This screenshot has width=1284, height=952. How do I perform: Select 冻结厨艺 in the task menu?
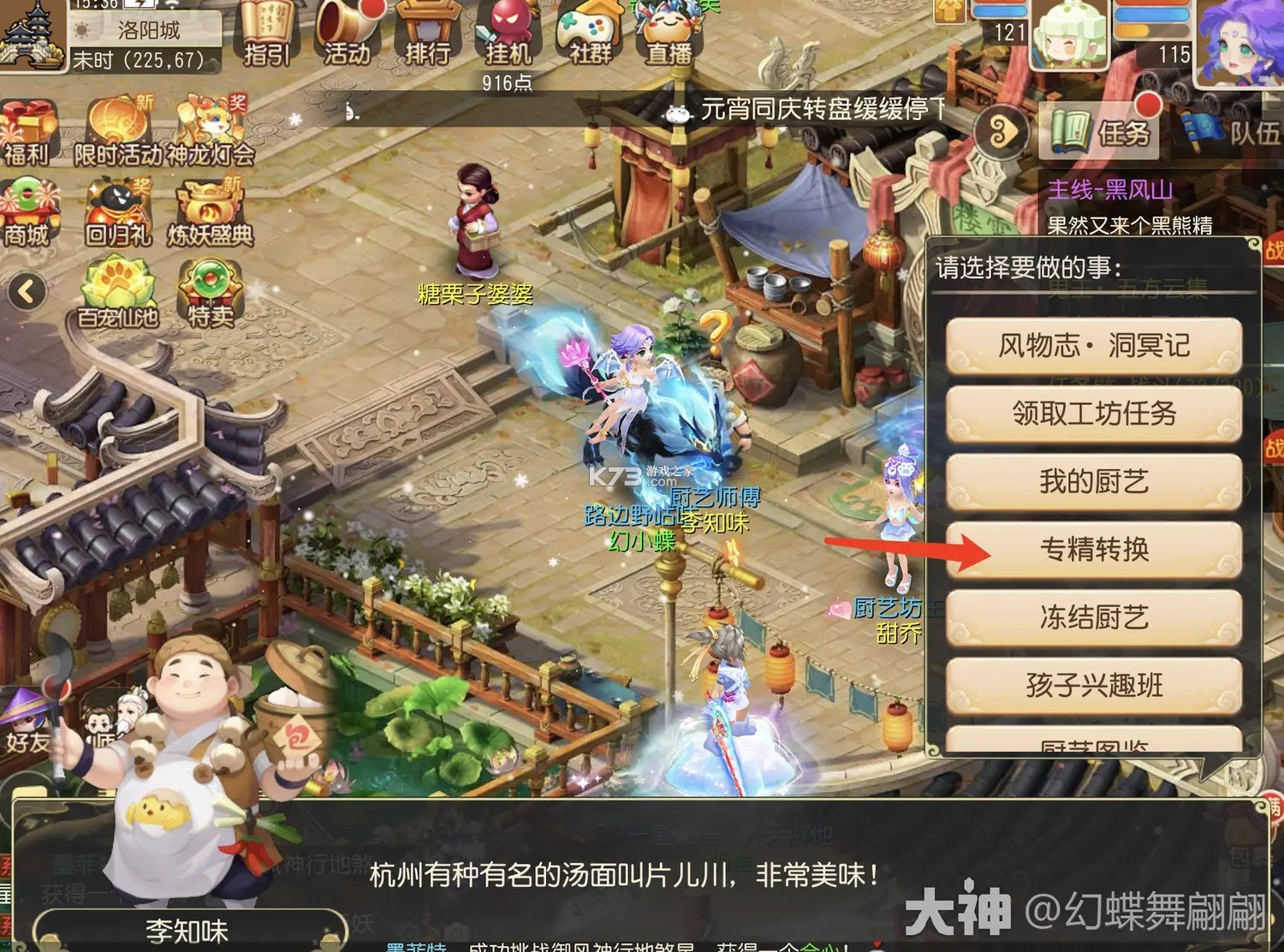pos(1096,618)
